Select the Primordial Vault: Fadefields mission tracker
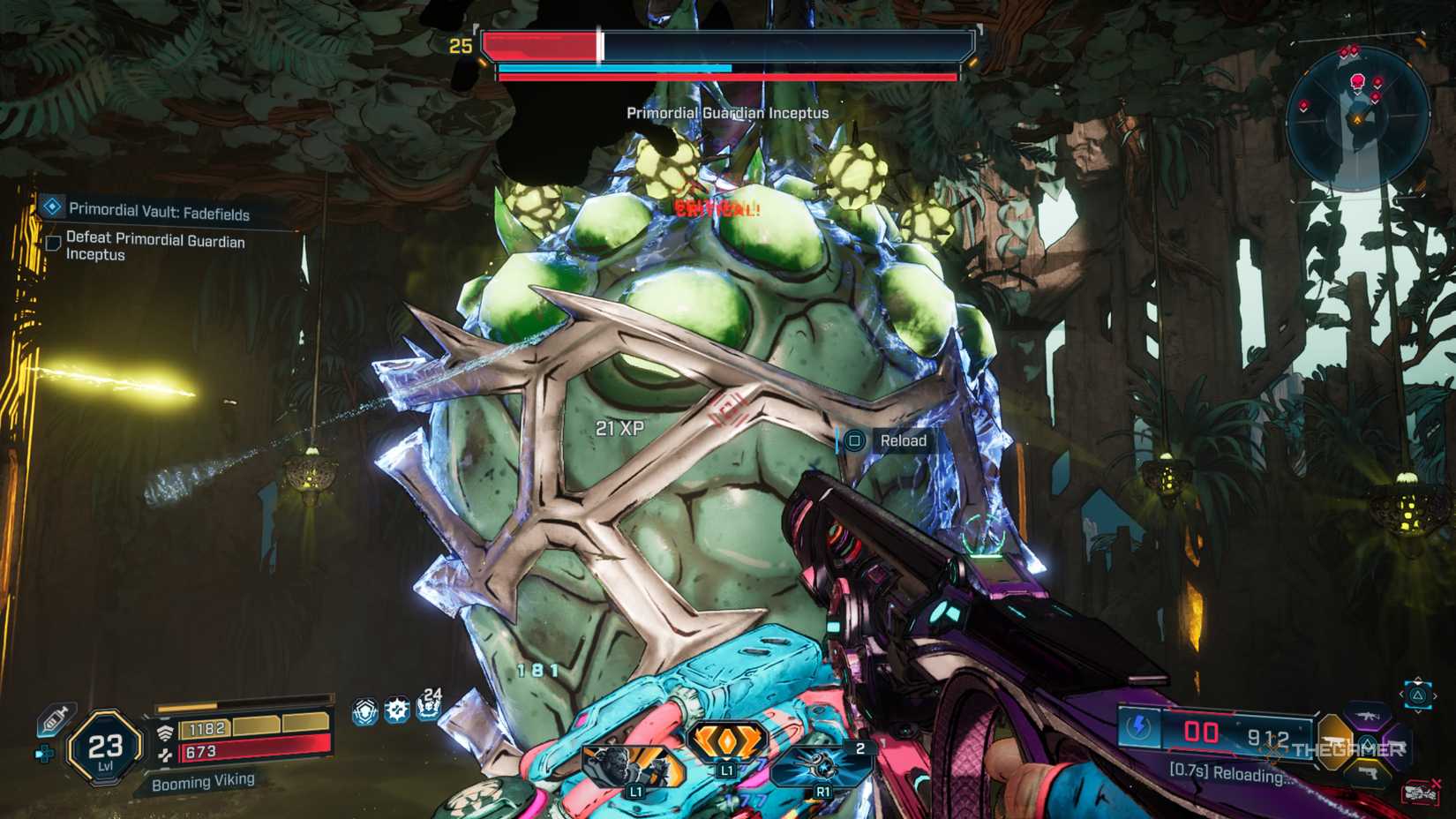Image resolution: width=1456 pixels, height=819 pixels. pos(159,212)
